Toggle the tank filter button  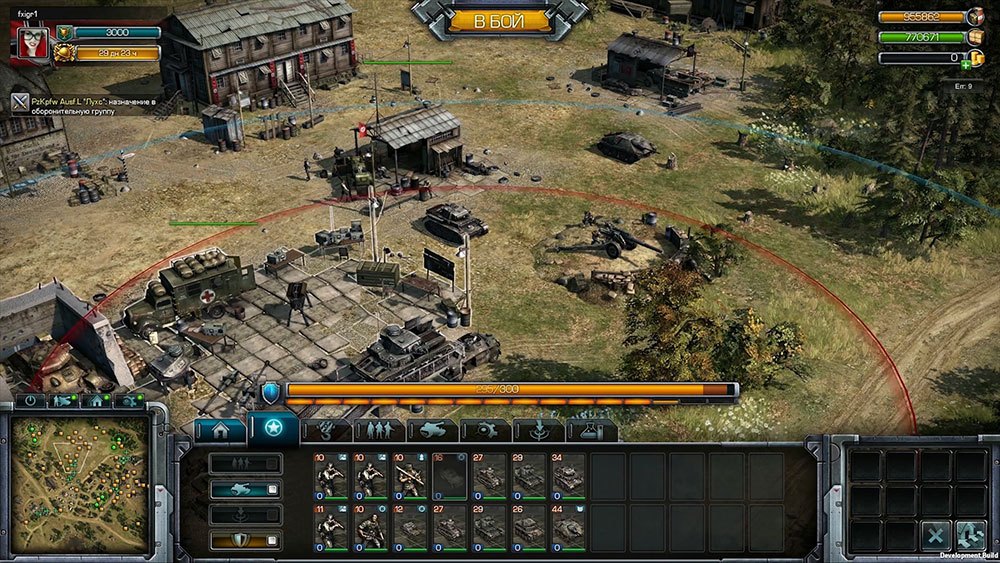[245, 489]
